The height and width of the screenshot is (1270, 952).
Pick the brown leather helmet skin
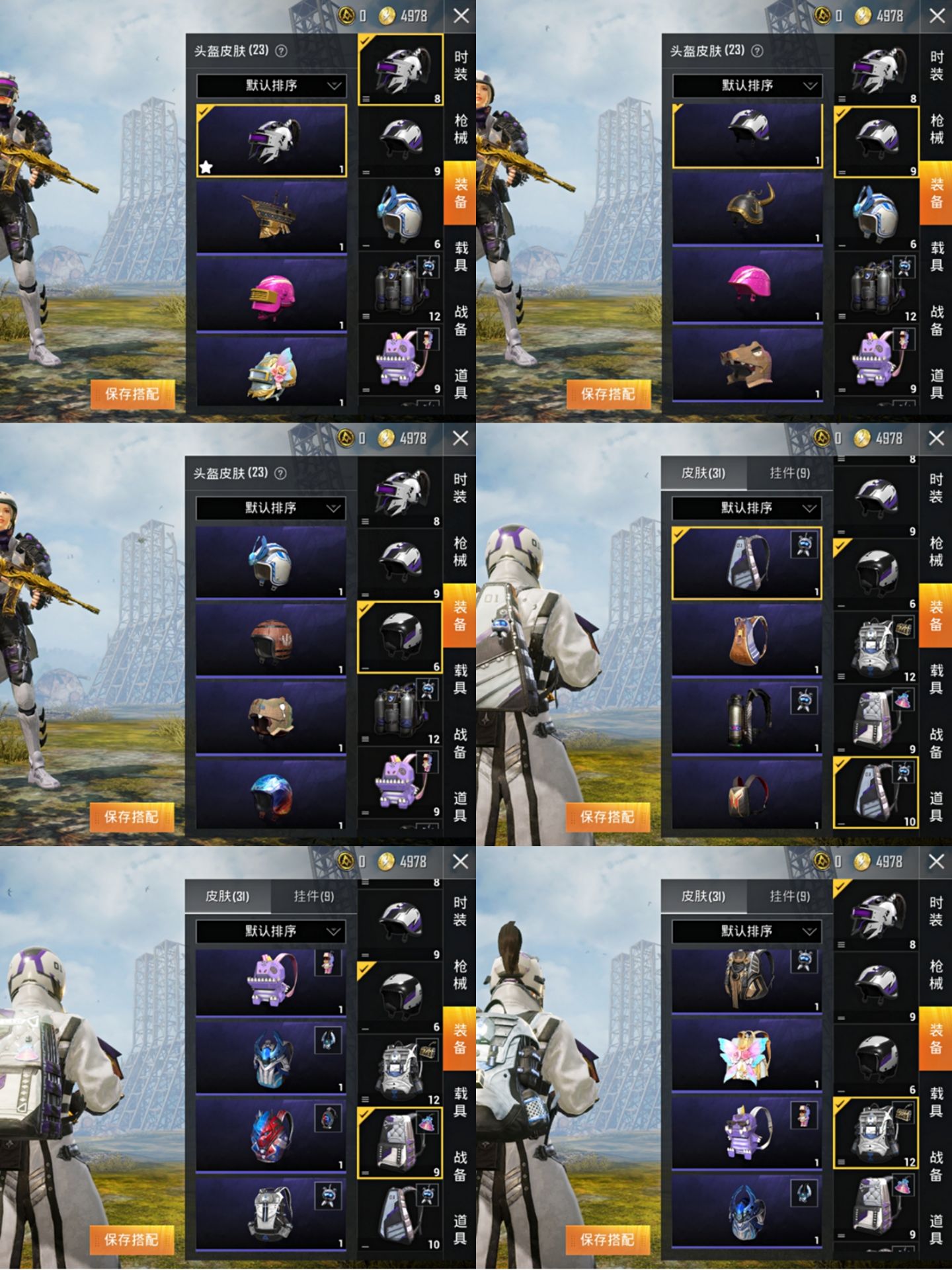(271, 640)
